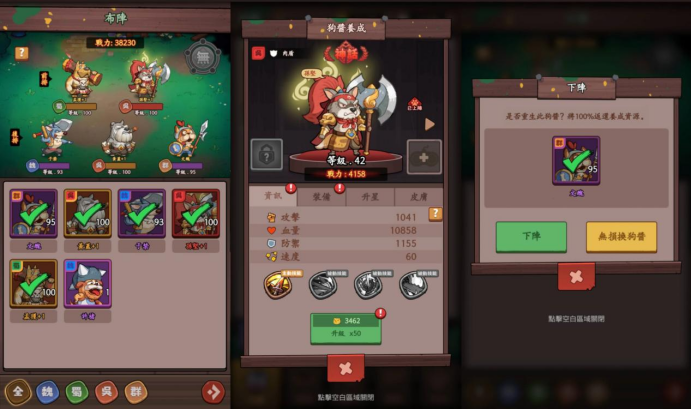The width and height of the screenshot is (691, 409).
Task: Select the locked padlock slot
Action: click(x=268, y=156)
